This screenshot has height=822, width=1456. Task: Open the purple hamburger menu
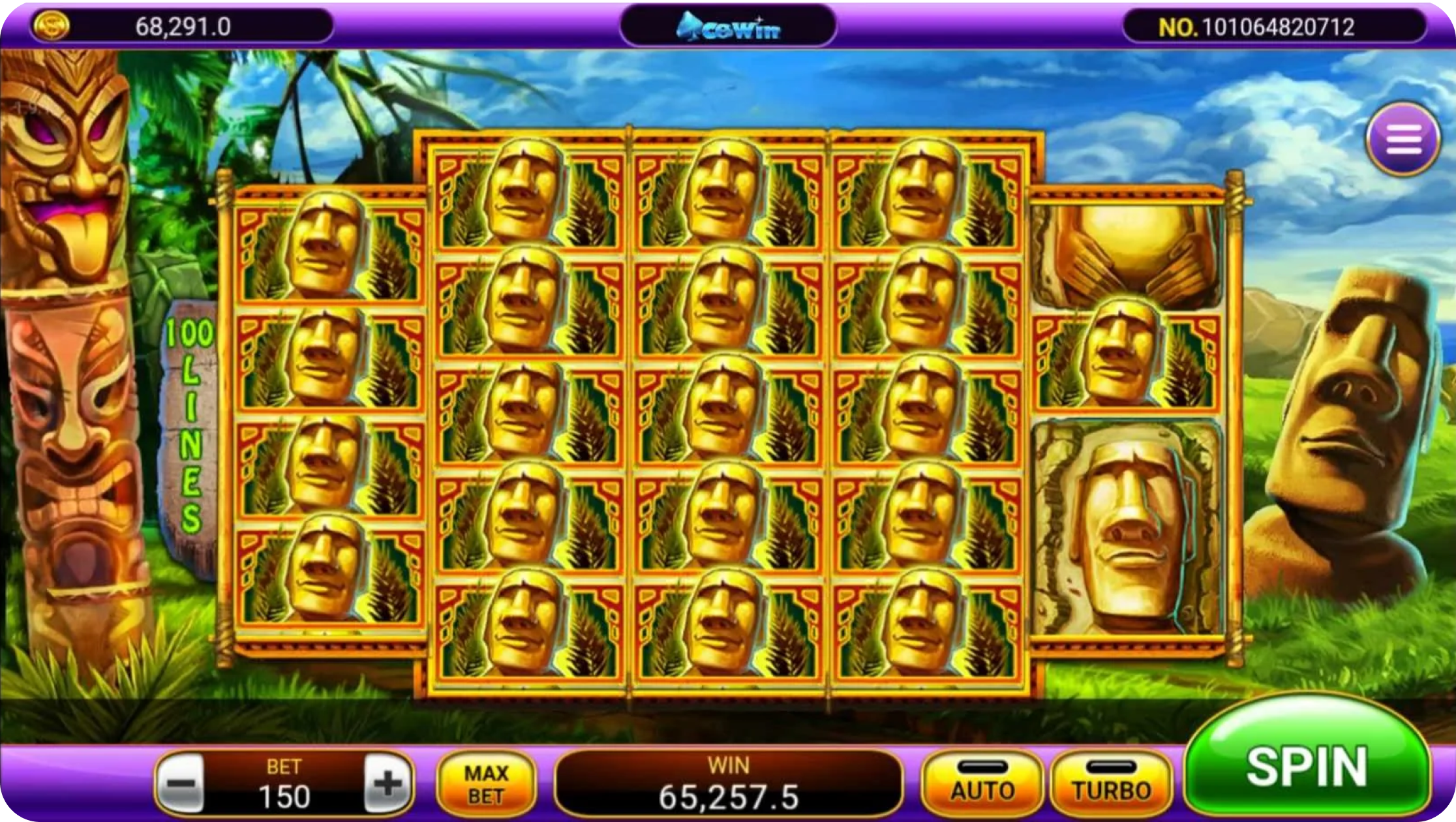1403,139
